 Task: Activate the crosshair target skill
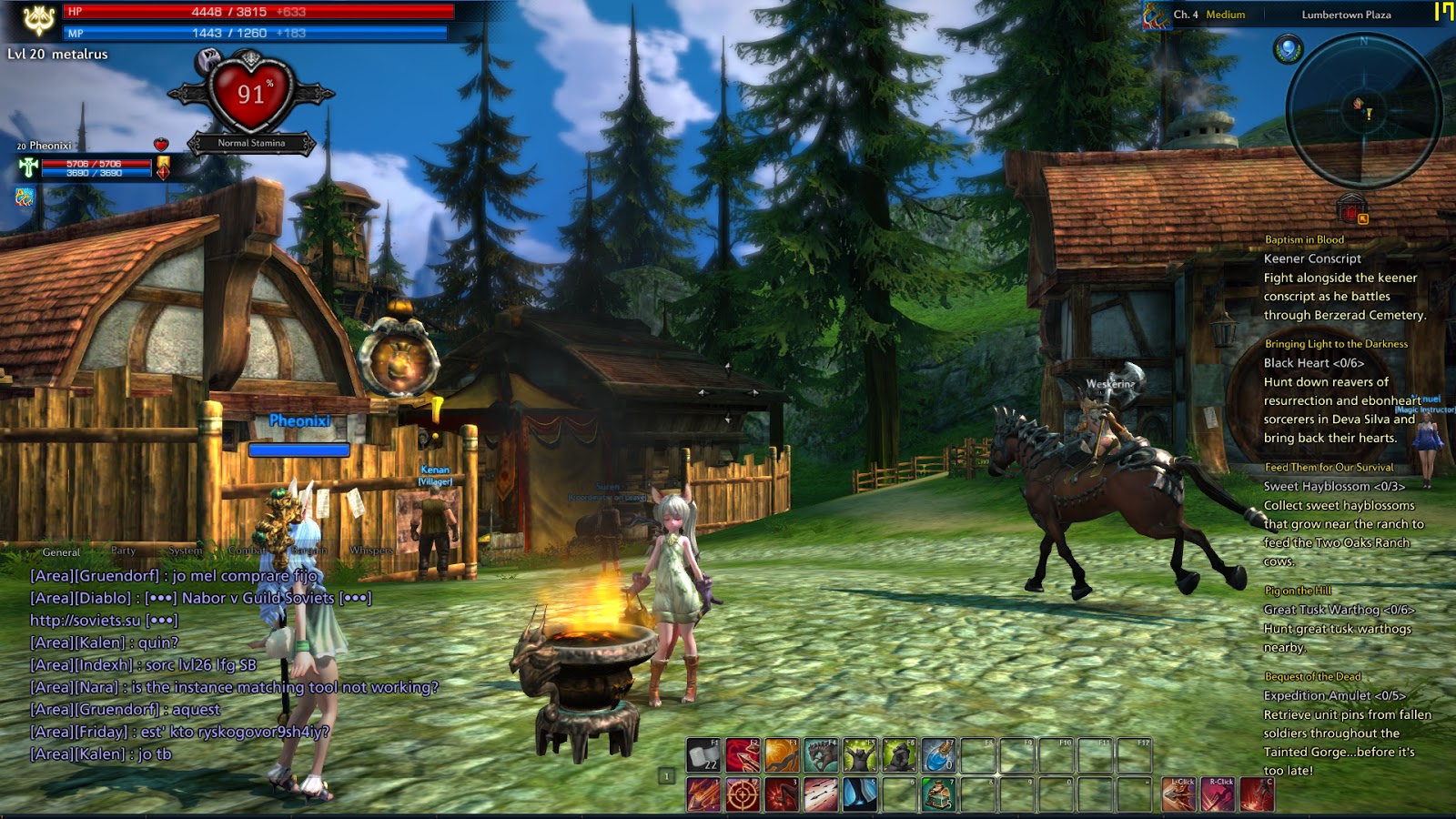pyautogui.click(x=743, y=794)
